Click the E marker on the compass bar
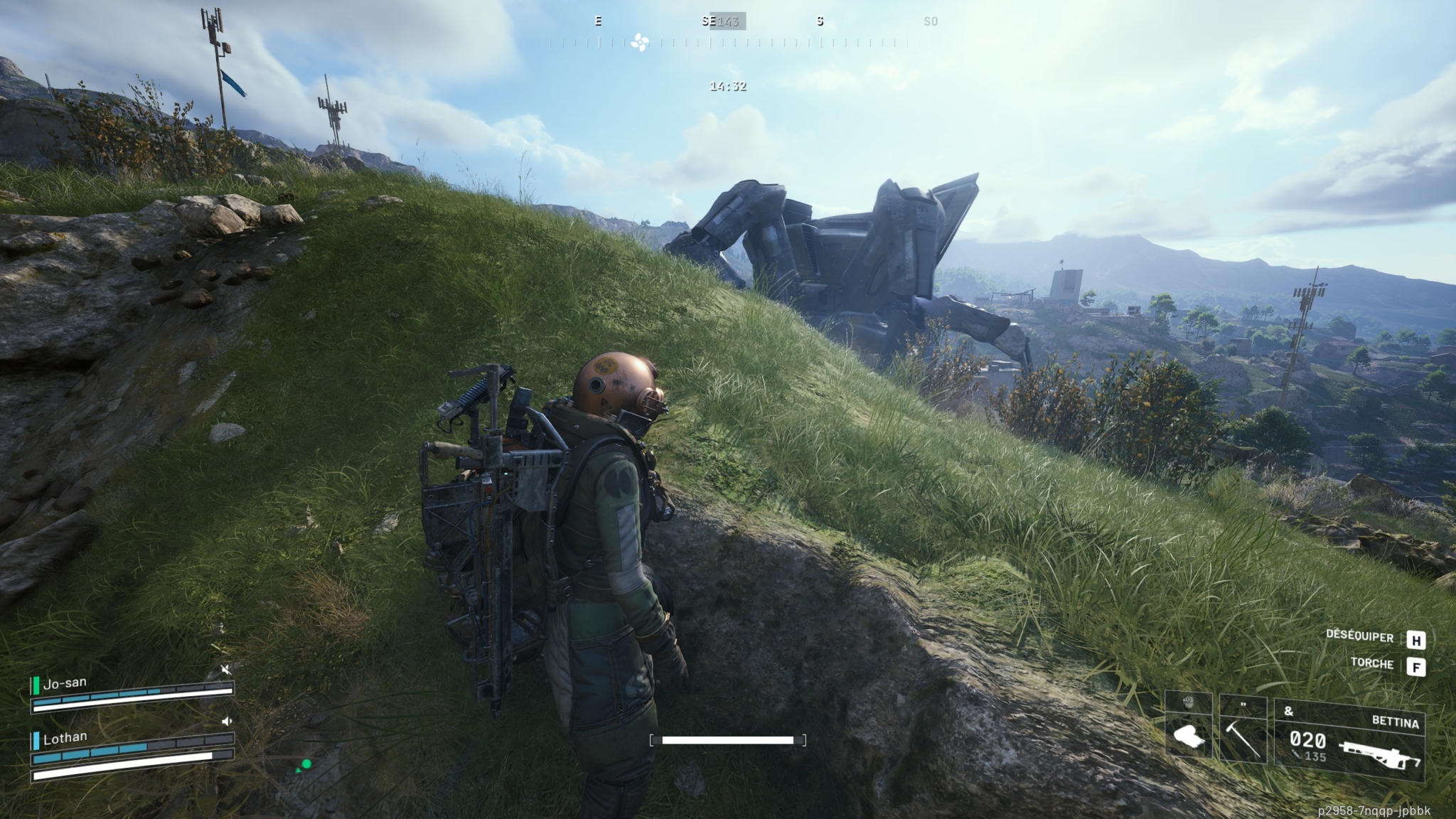Screen dimensions: 1456x819 (598, 21)
